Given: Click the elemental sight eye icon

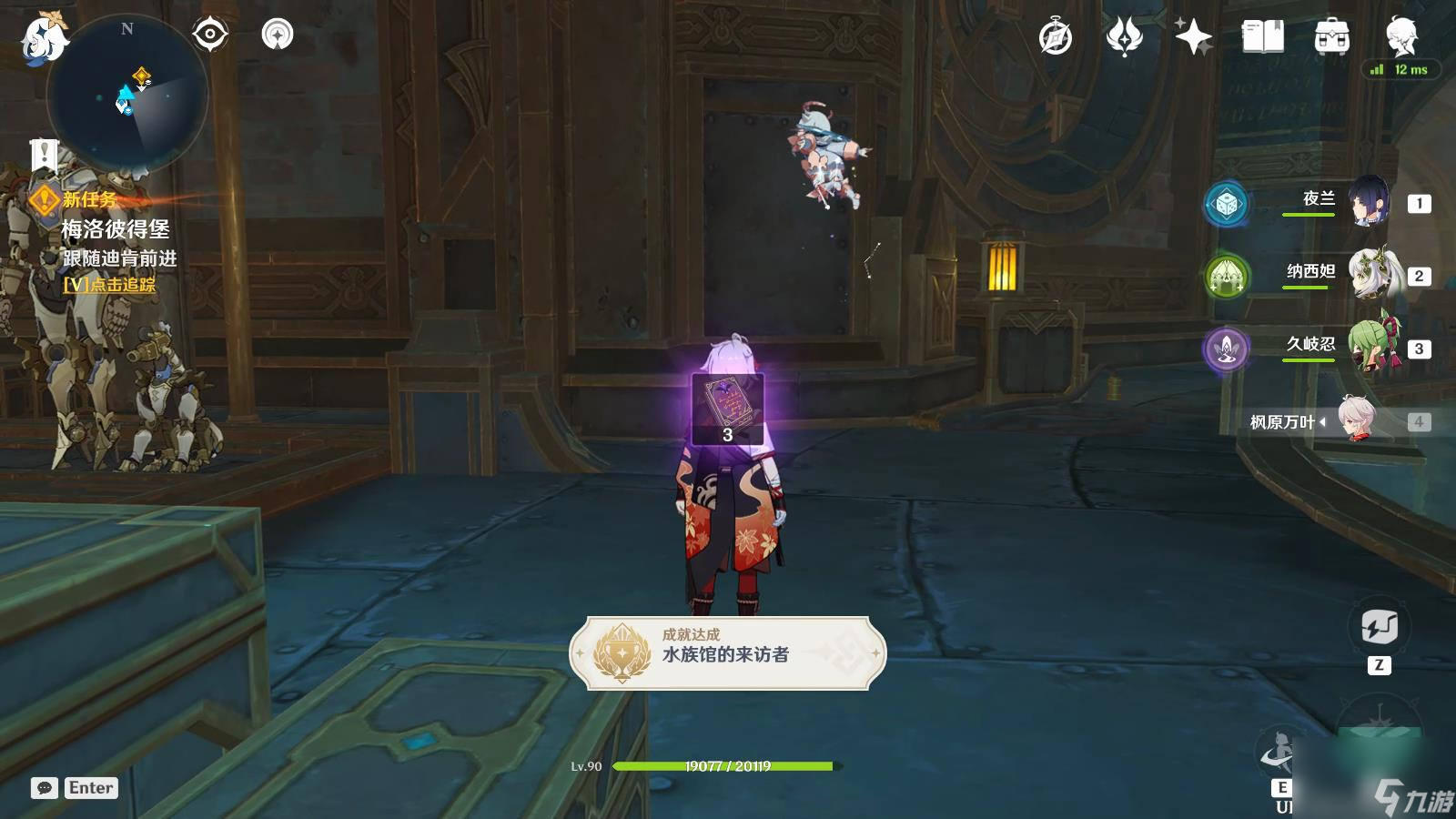Looking at the screenshot, I should coord(211,35).
